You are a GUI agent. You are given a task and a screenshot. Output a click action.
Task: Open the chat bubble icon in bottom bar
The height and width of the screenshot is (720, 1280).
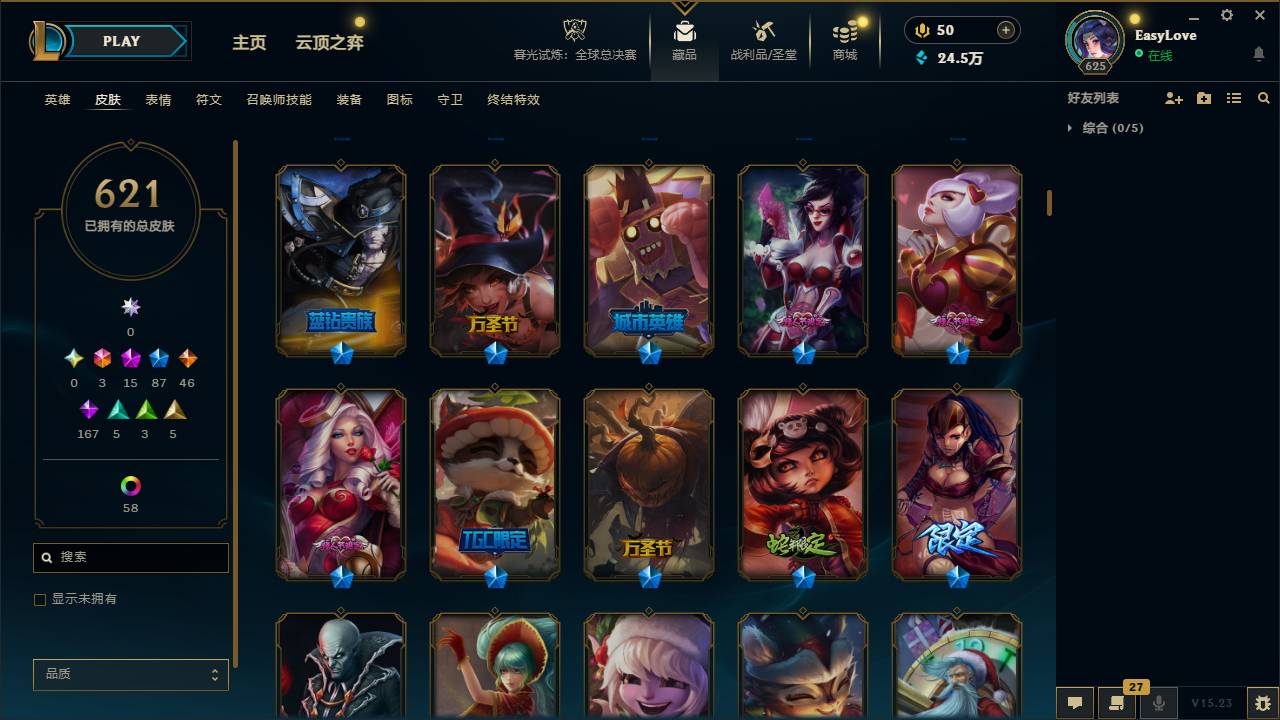click(x=1075, y=703)
